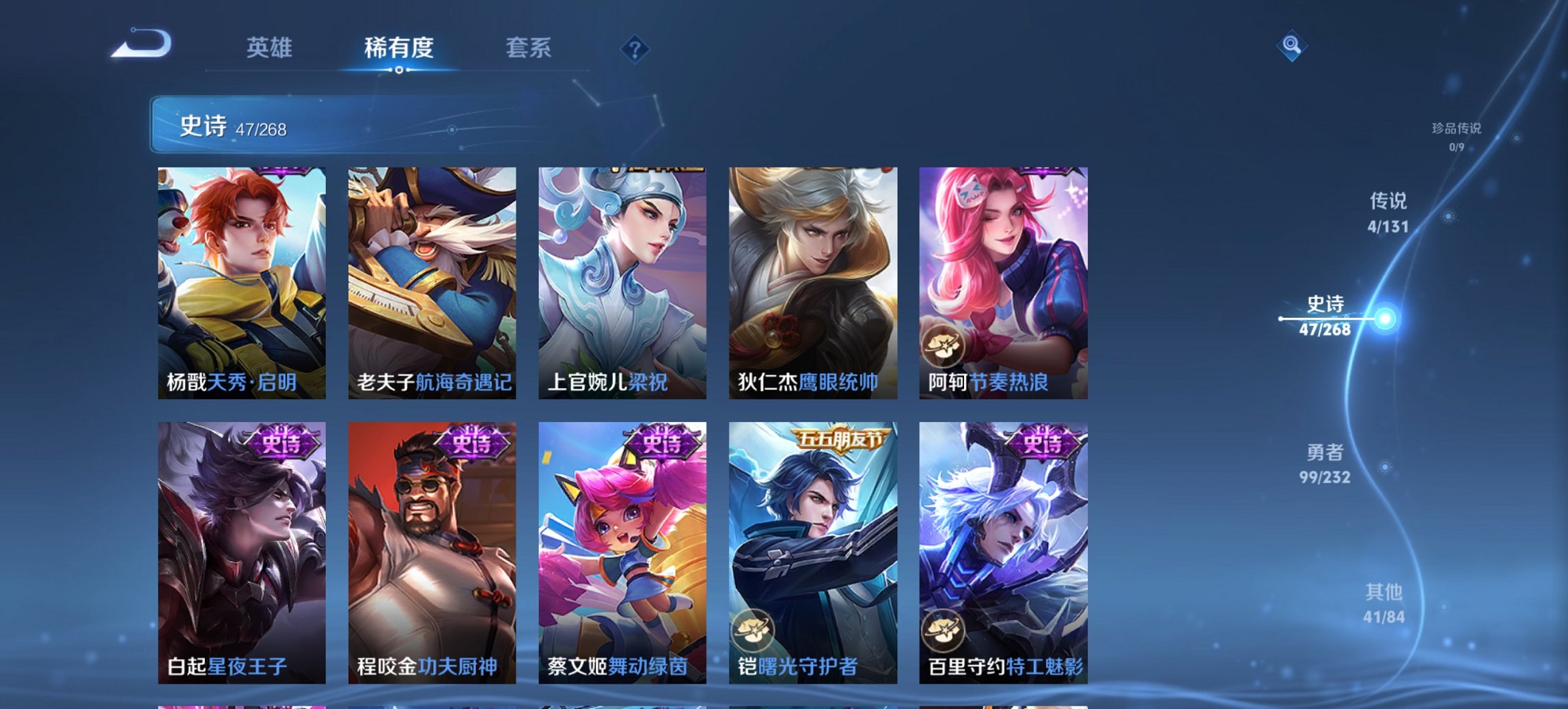Switch to the 套系 tab
Screen dimensions: 1568x709
click(528, 48)
